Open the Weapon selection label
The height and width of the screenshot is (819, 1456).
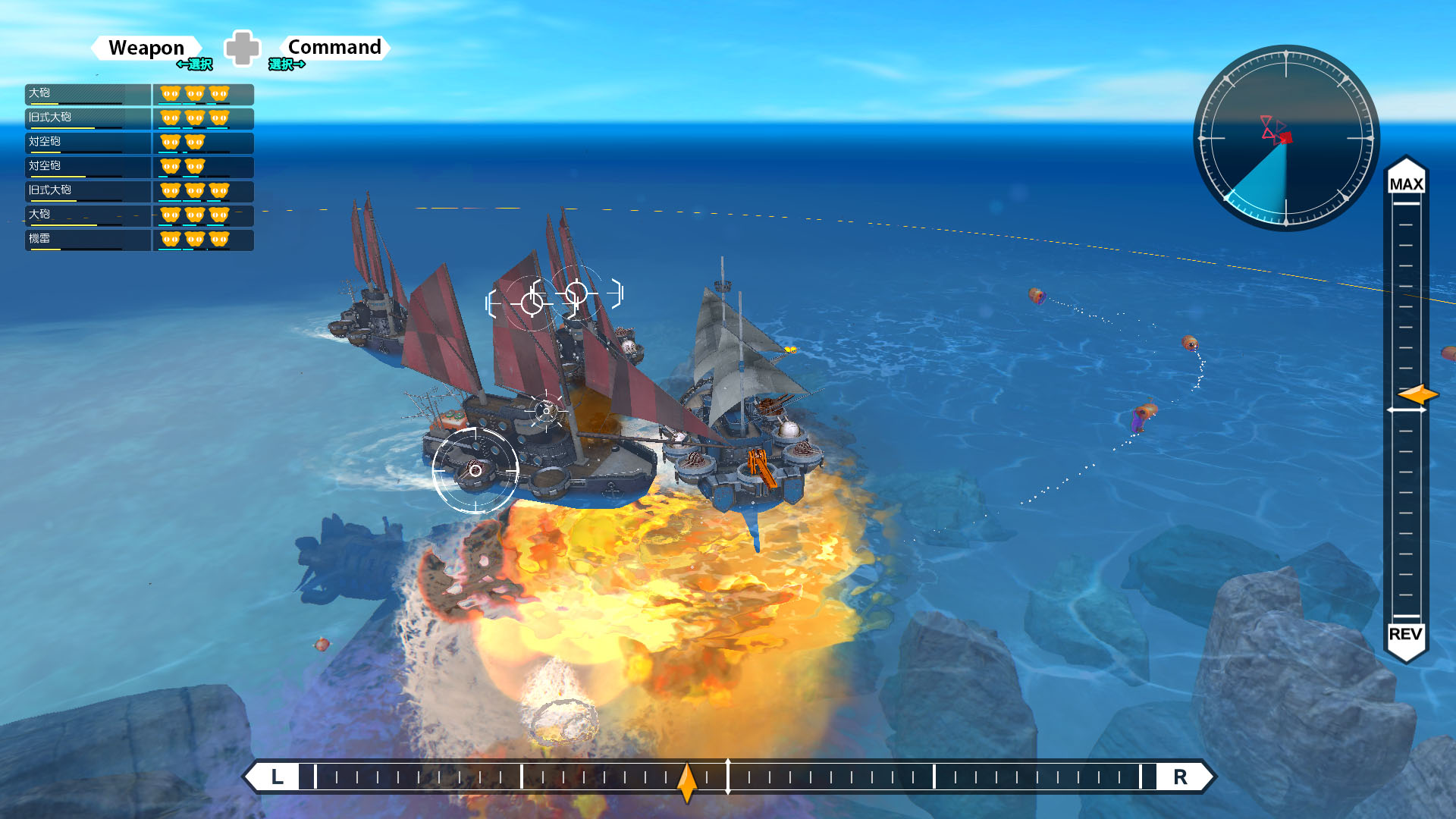146,48
